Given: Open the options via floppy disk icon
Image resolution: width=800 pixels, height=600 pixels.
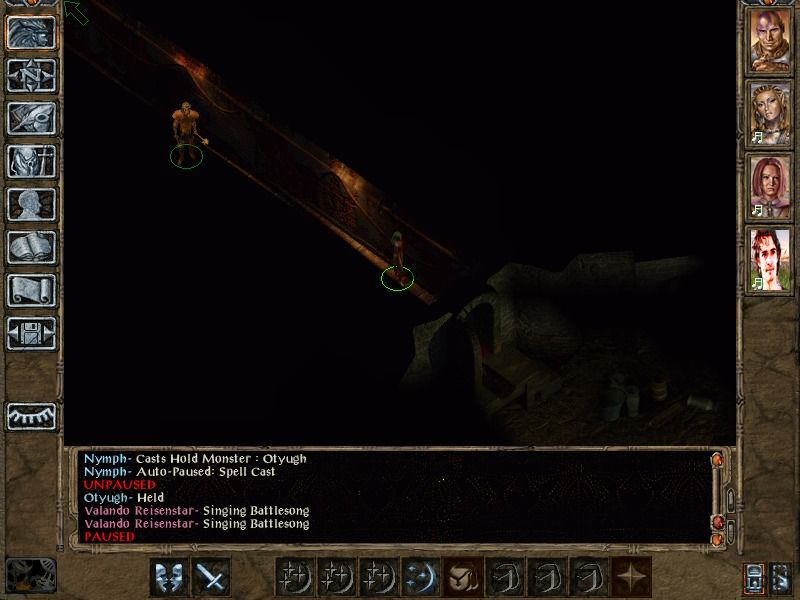Looking at the screenshot, I should (31, 333).
